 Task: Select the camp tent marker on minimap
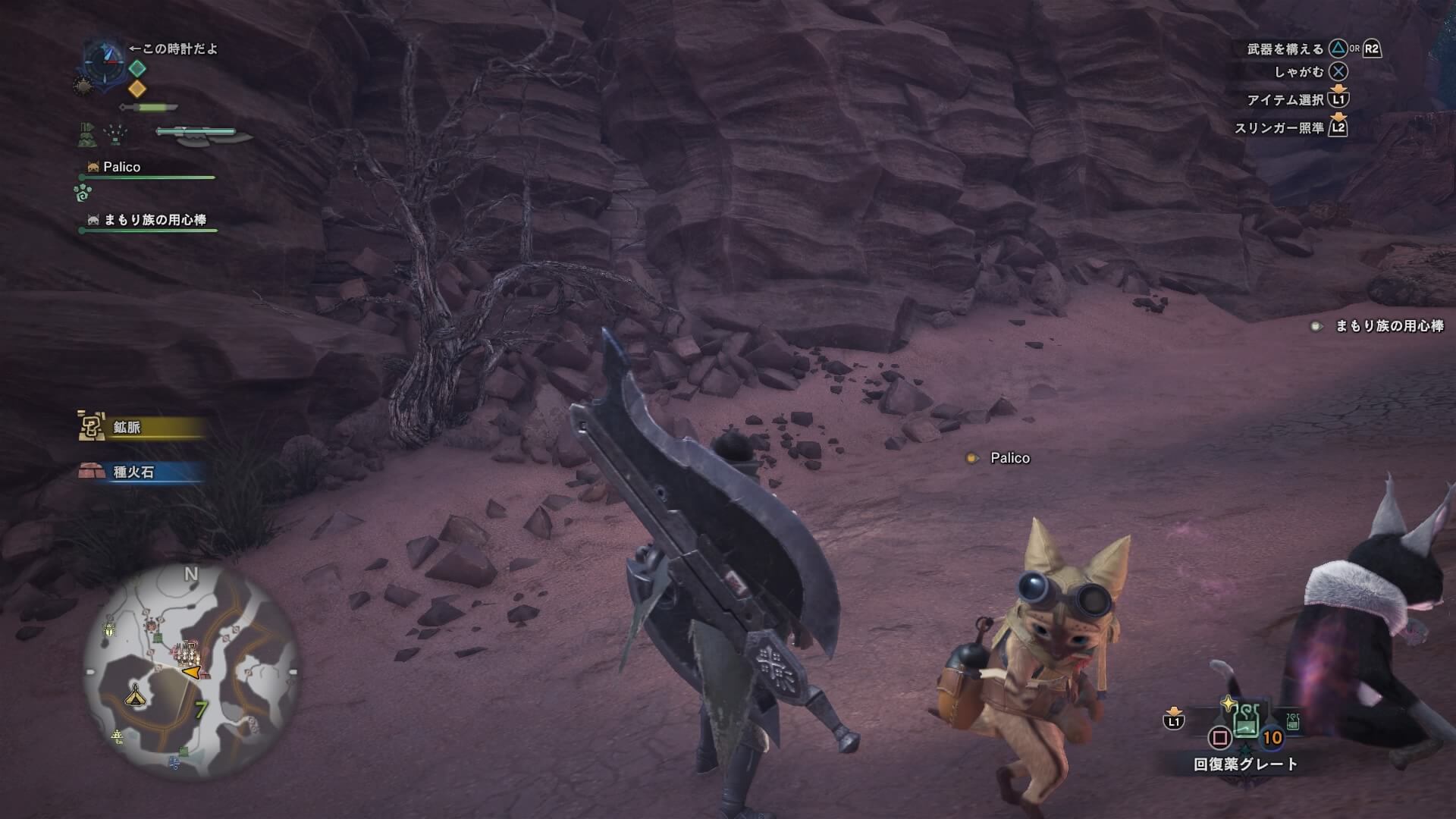click(x=136, y=694)
